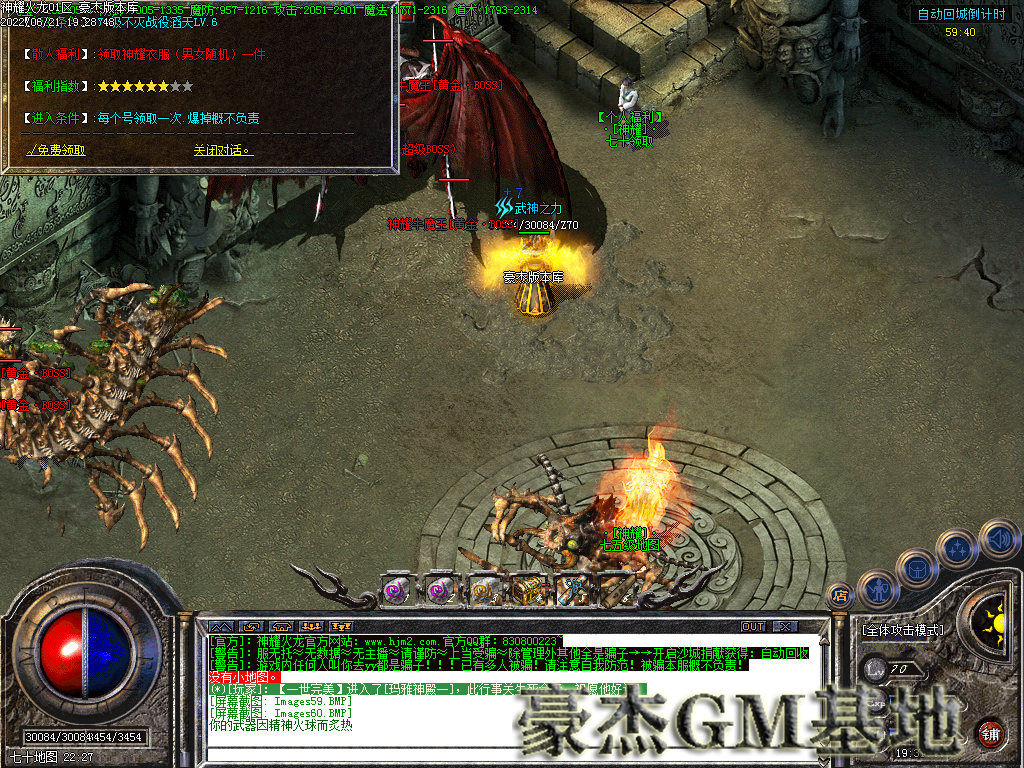
Task: Click the OUT button above the chat
Action: [x=753, y=627]
